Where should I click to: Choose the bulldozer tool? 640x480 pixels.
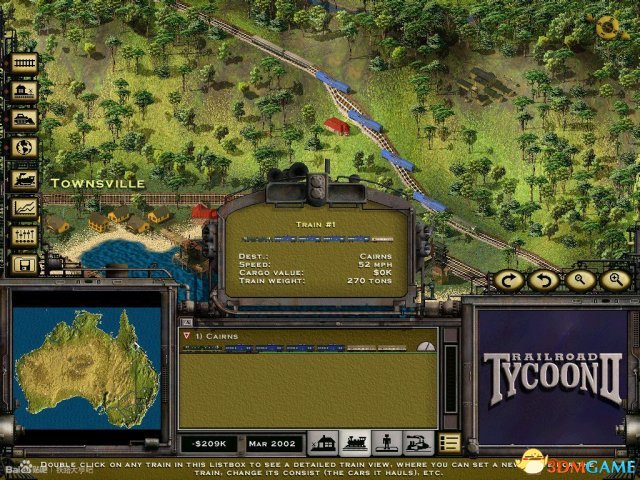23,120
